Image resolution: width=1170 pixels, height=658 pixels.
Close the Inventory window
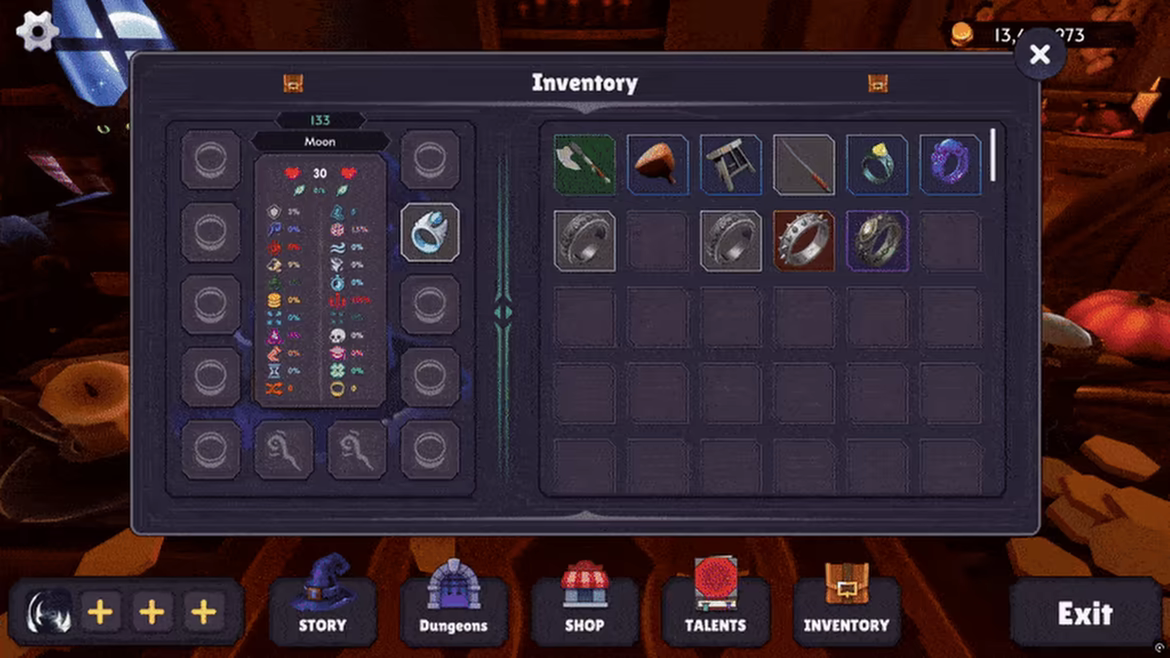pos(1039,55)
